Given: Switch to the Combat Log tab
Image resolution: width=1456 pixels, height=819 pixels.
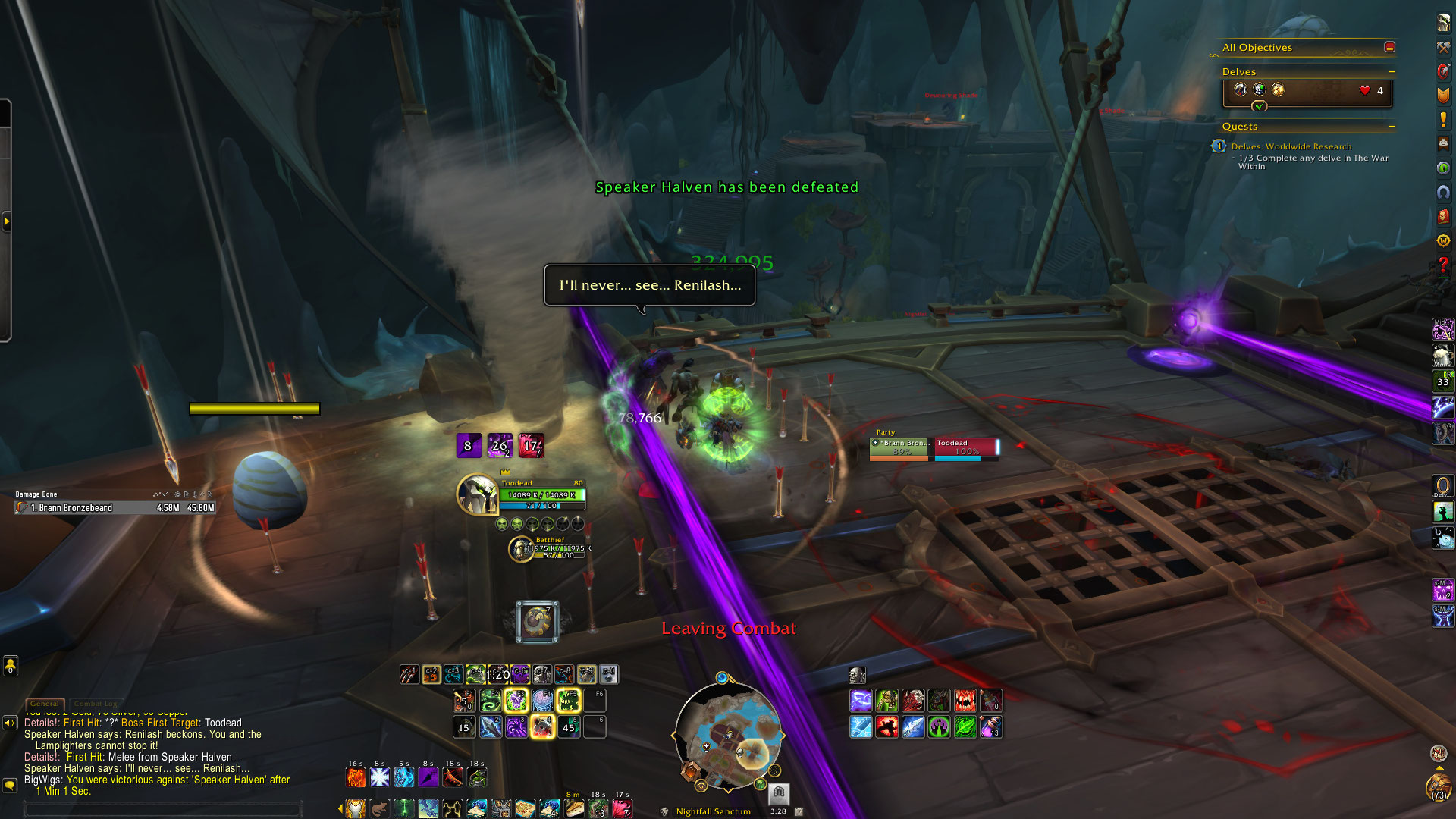Looking at the screenshot, I should (x=96, y=704).
